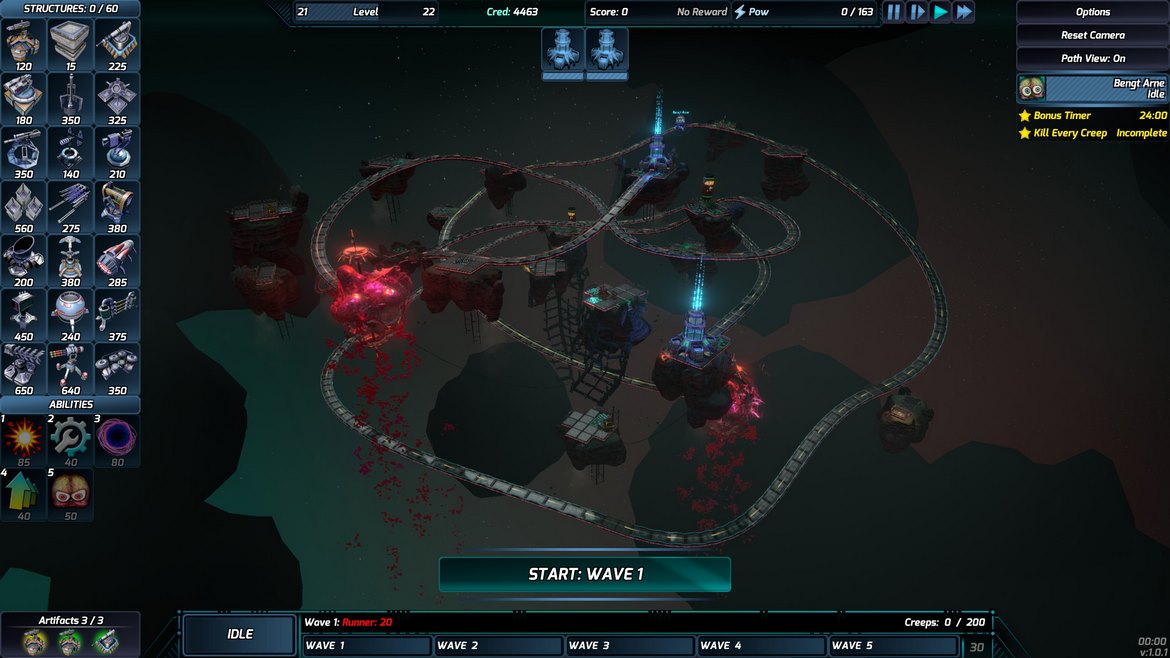
Task: Click the IDLE status button
Action: (x=240, y=634)
